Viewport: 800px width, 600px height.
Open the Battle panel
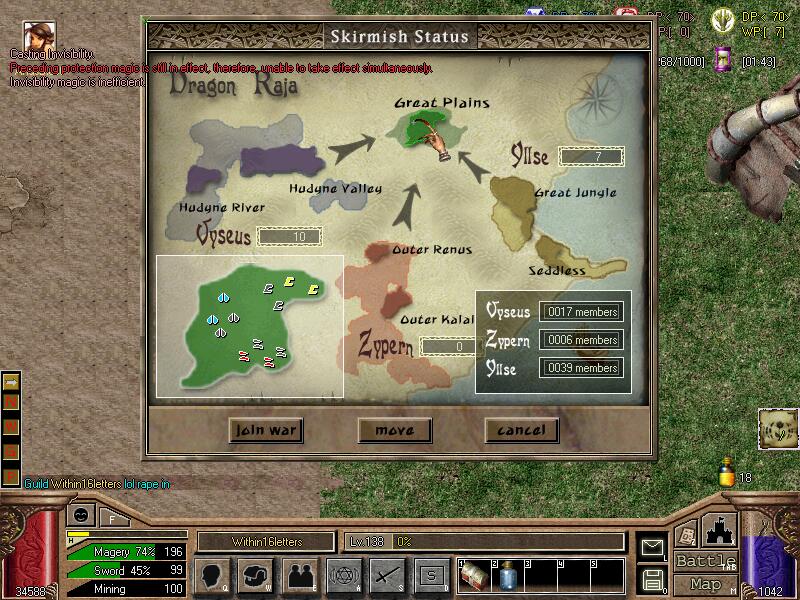pyautogui.click(x=706, y=561)
